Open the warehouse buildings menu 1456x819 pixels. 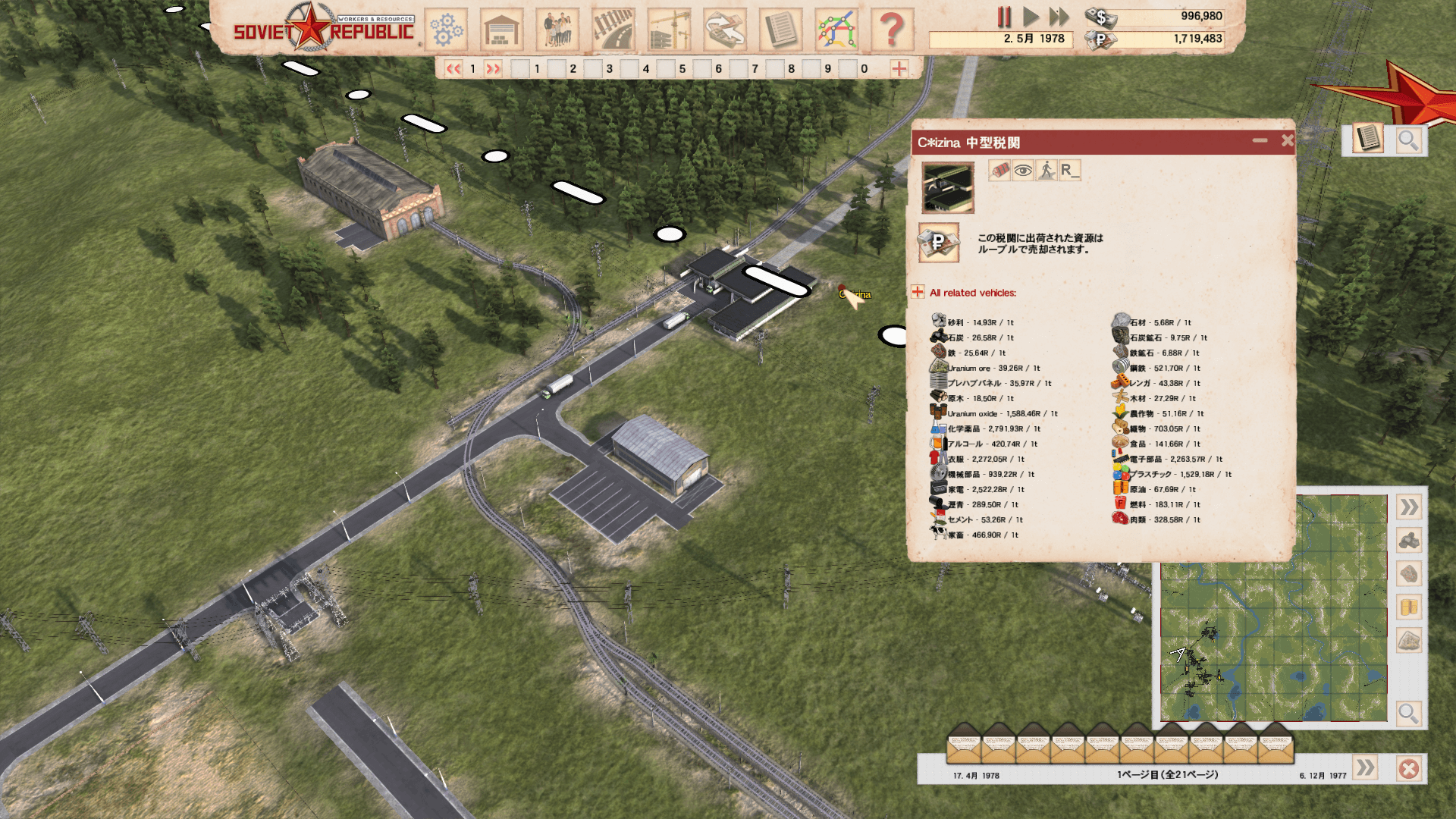[501, 30]
